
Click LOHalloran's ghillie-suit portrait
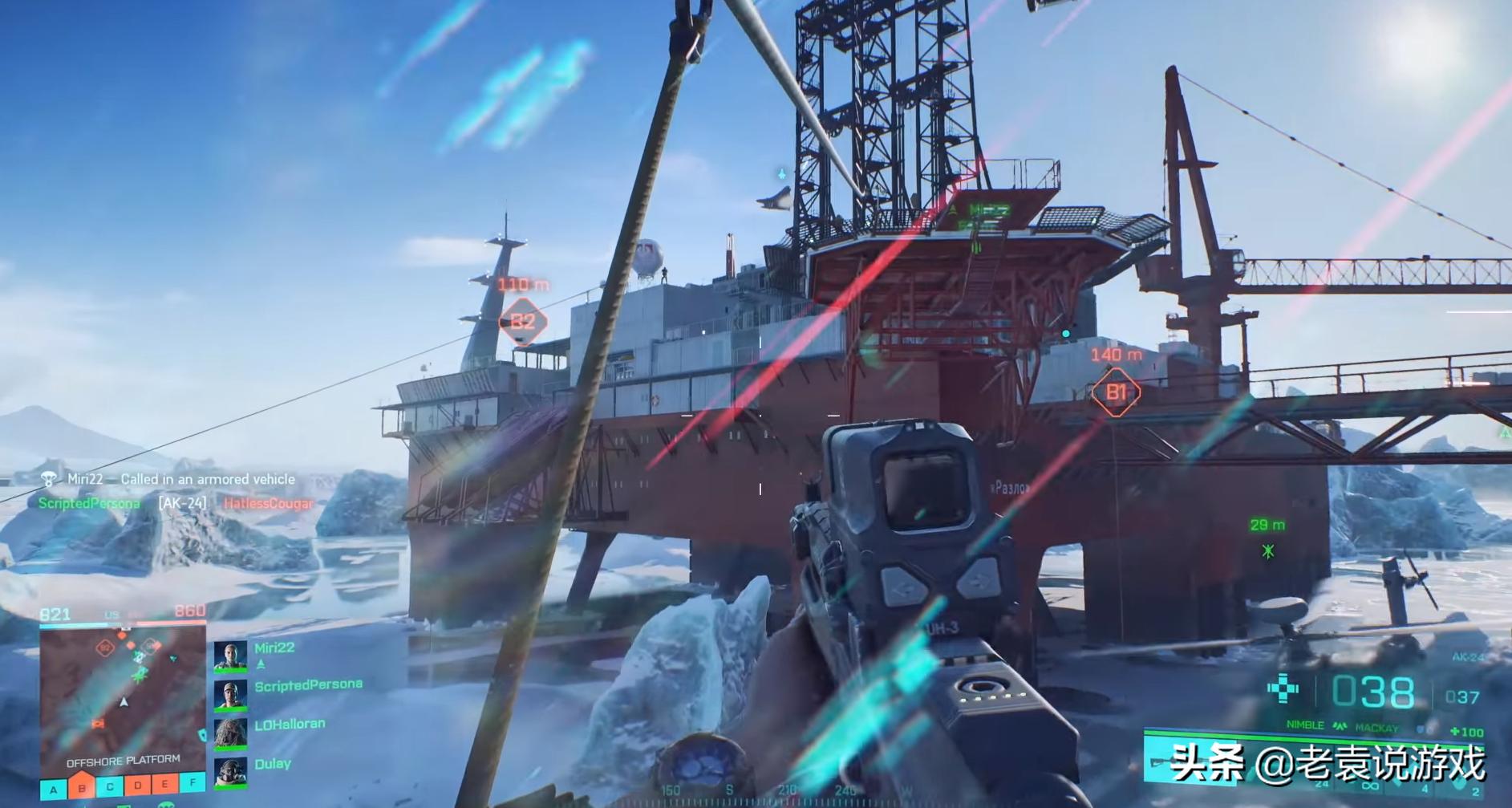(x=230, y=733)
